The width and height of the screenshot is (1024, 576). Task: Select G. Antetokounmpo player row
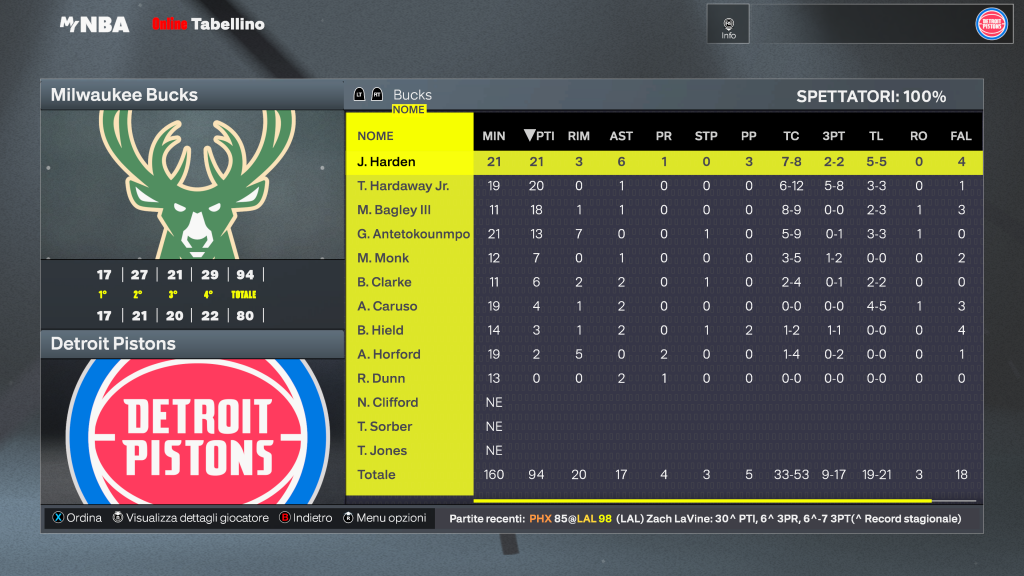413,234
